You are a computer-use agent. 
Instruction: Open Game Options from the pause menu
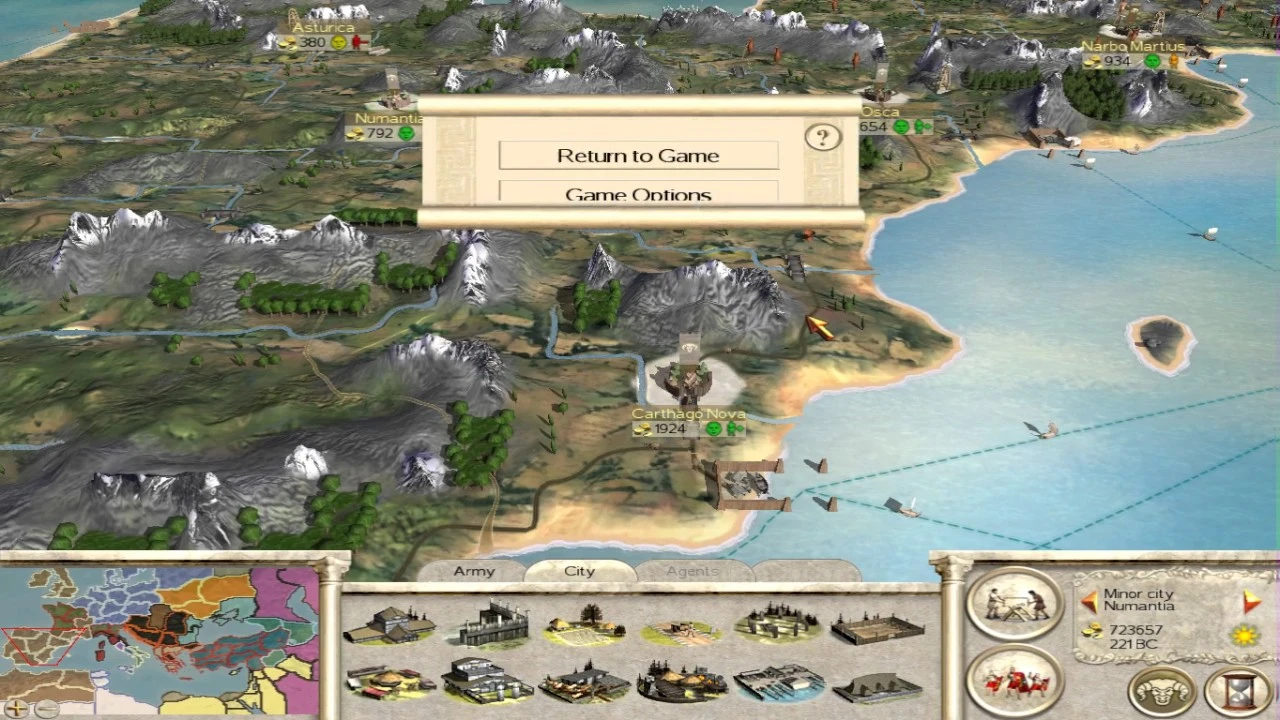coord(638,194)
